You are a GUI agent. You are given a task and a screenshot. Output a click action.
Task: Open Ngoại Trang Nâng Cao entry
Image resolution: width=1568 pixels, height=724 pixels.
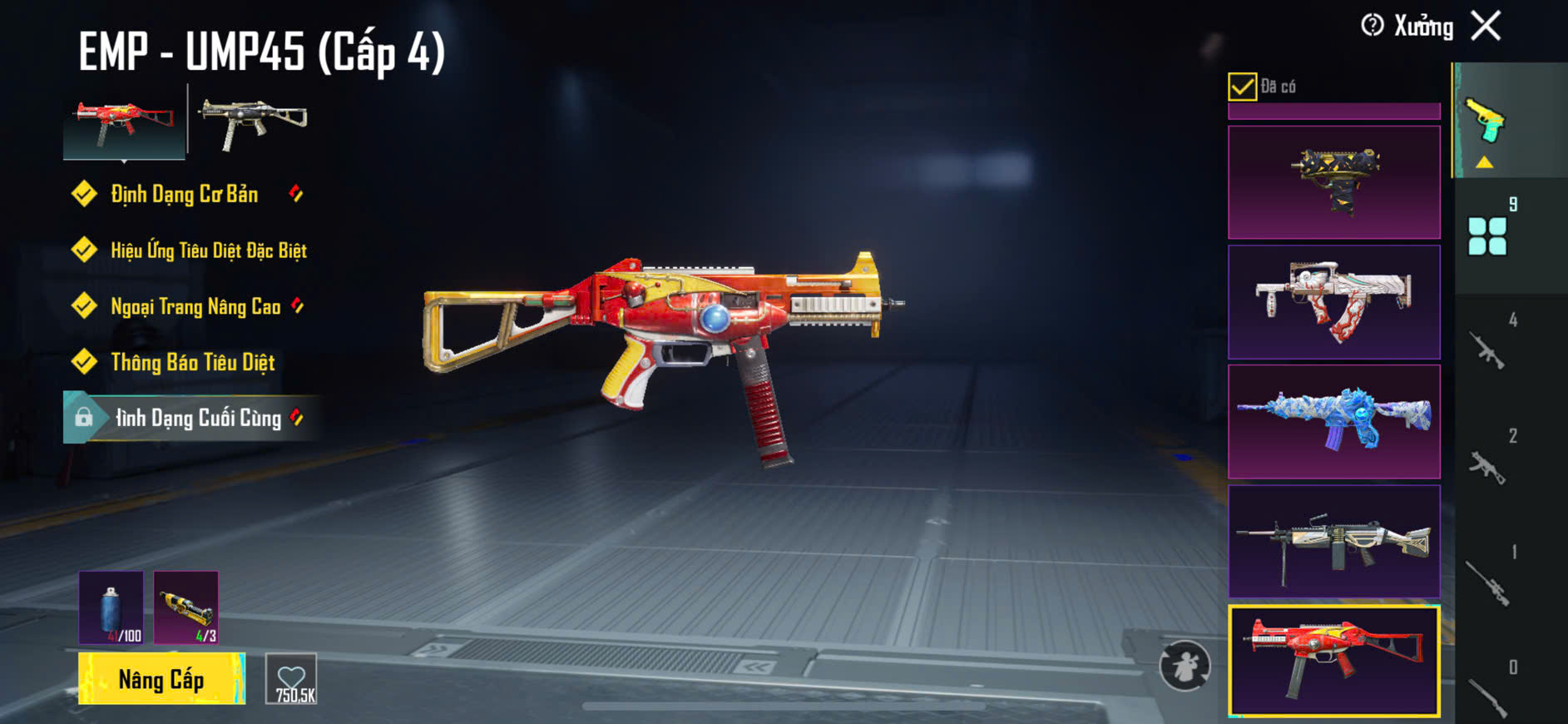[195, 306]
